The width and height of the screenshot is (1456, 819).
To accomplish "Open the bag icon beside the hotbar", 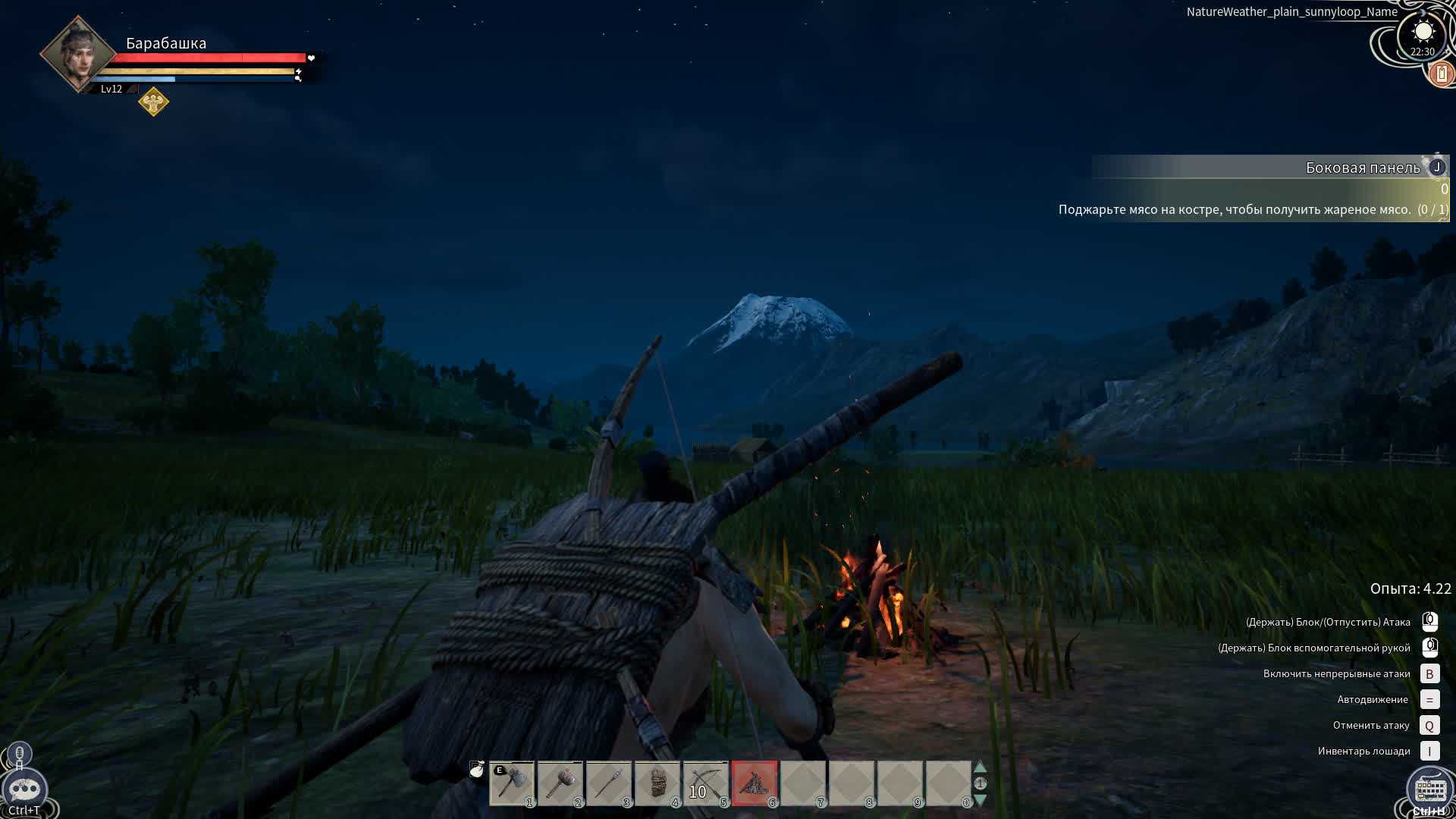I will click(476, 770).
